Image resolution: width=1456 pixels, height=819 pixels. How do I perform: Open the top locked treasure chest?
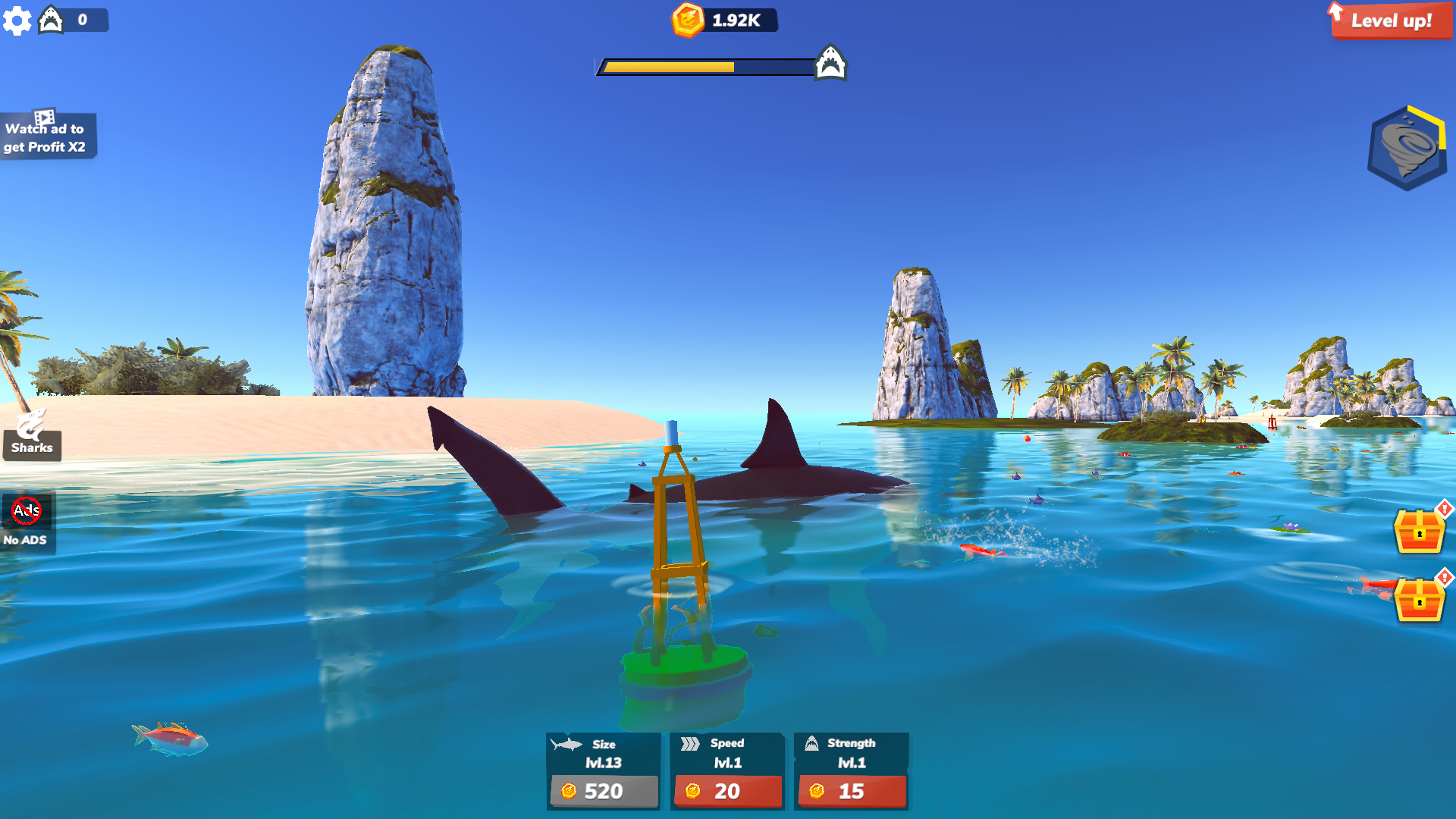pyautogui.click(x=1421, y=531)
